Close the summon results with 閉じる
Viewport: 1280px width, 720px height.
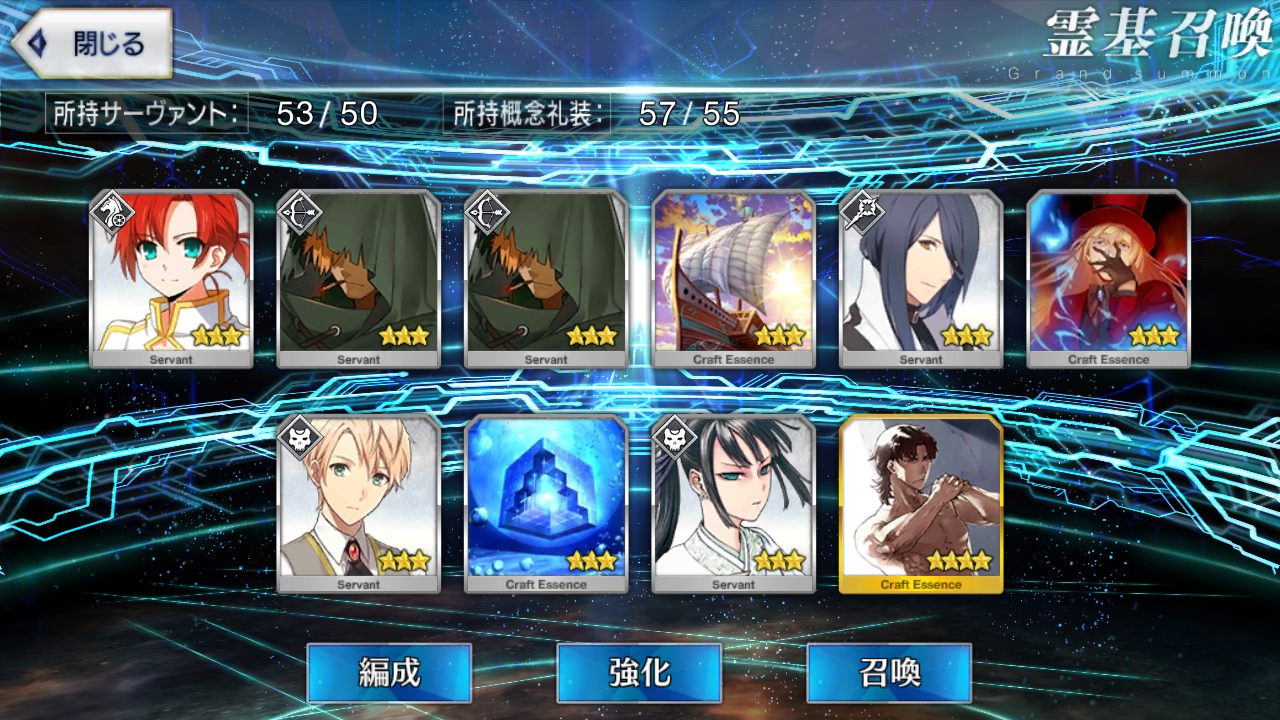point(91,44)
